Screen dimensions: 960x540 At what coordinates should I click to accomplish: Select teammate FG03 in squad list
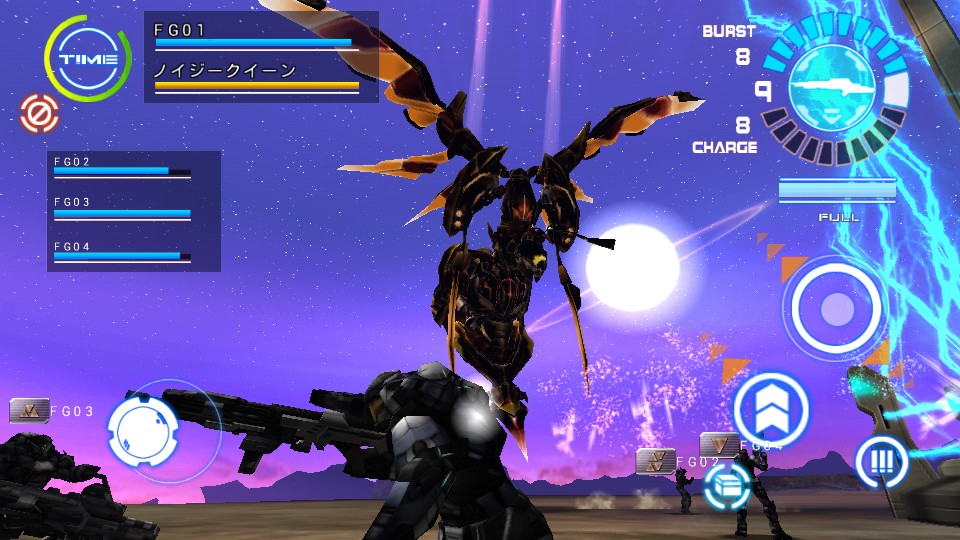coord(122,209)
